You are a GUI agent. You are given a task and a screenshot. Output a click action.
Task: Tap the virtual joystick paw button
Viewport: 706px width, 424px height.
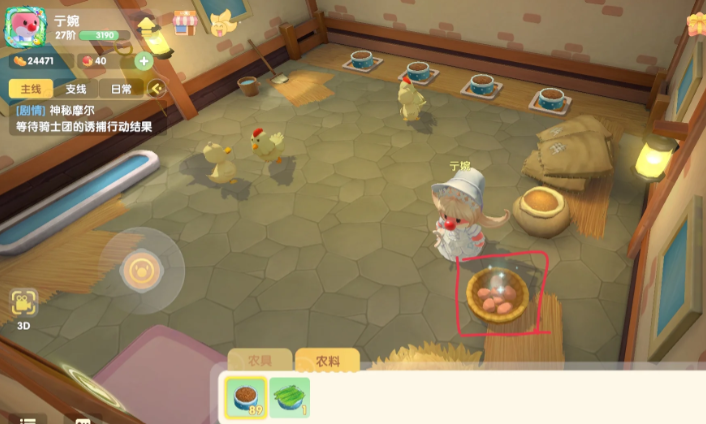point(137,269)
